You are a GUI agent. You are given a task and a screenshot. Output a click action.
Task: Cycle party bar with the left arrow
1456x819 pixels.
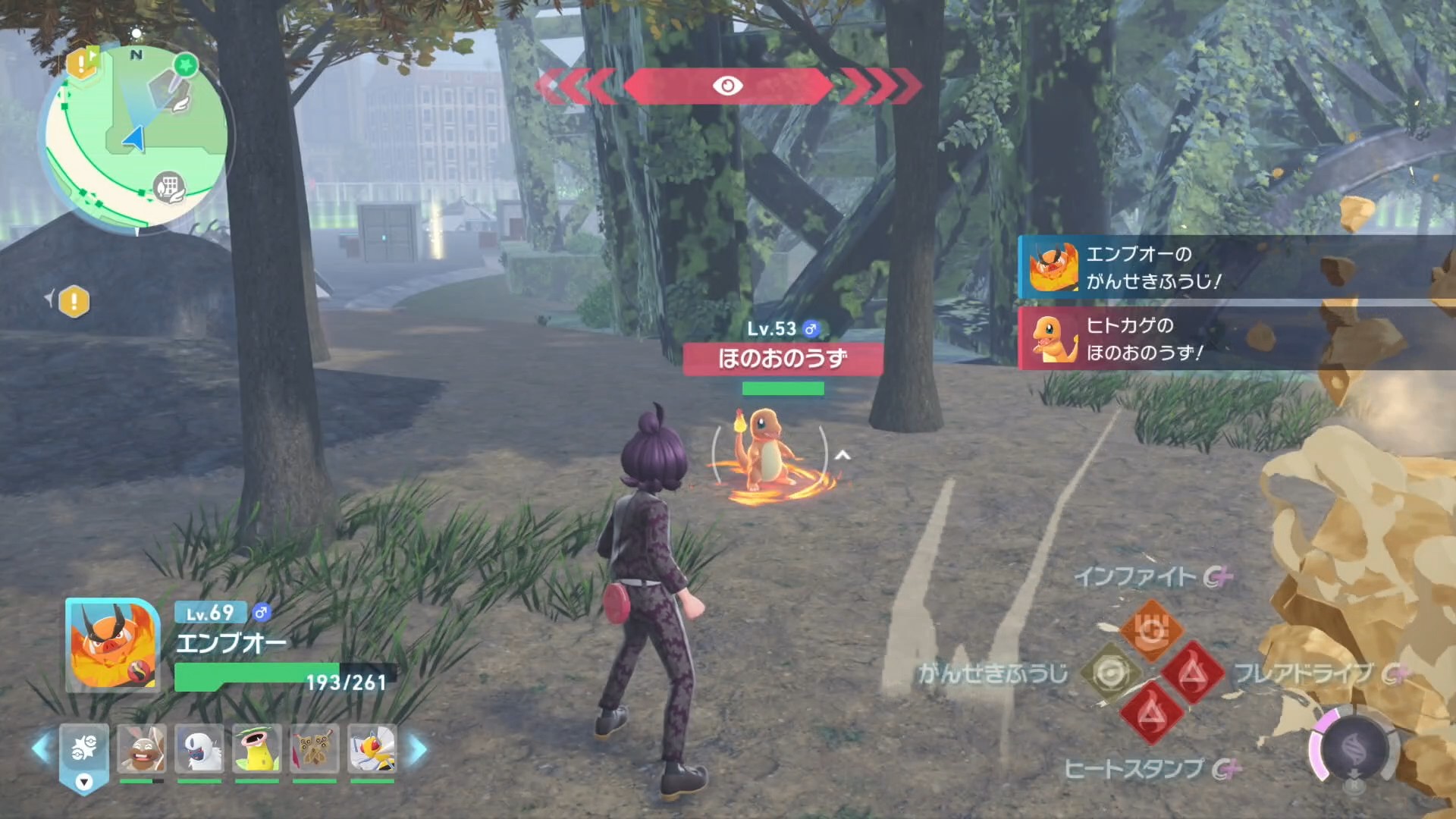(x=41, y=749)
